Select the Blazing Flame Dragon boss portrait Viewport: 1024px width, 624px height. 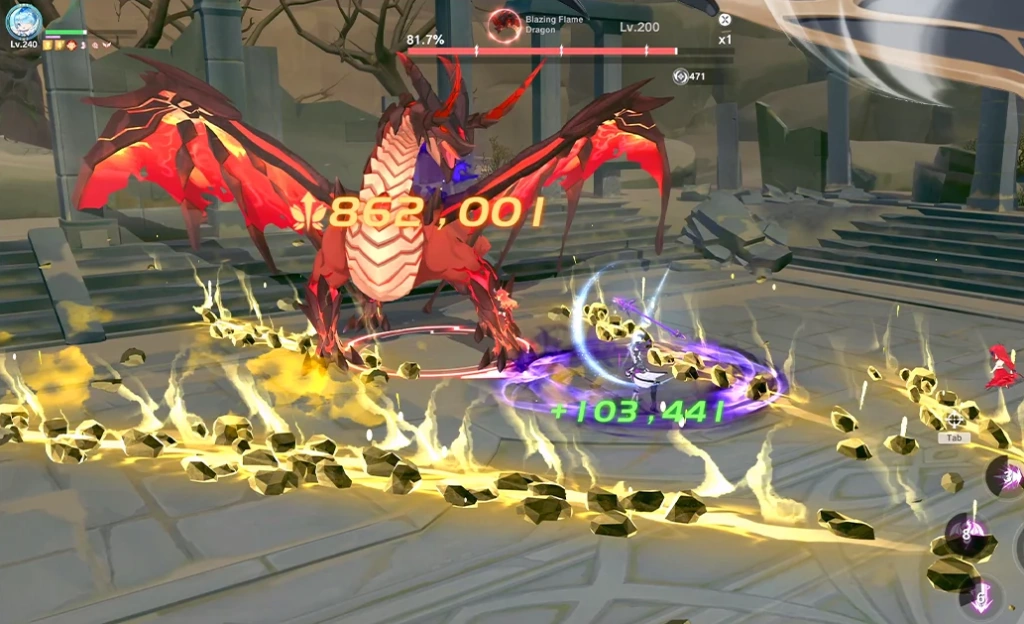[504, 22]
